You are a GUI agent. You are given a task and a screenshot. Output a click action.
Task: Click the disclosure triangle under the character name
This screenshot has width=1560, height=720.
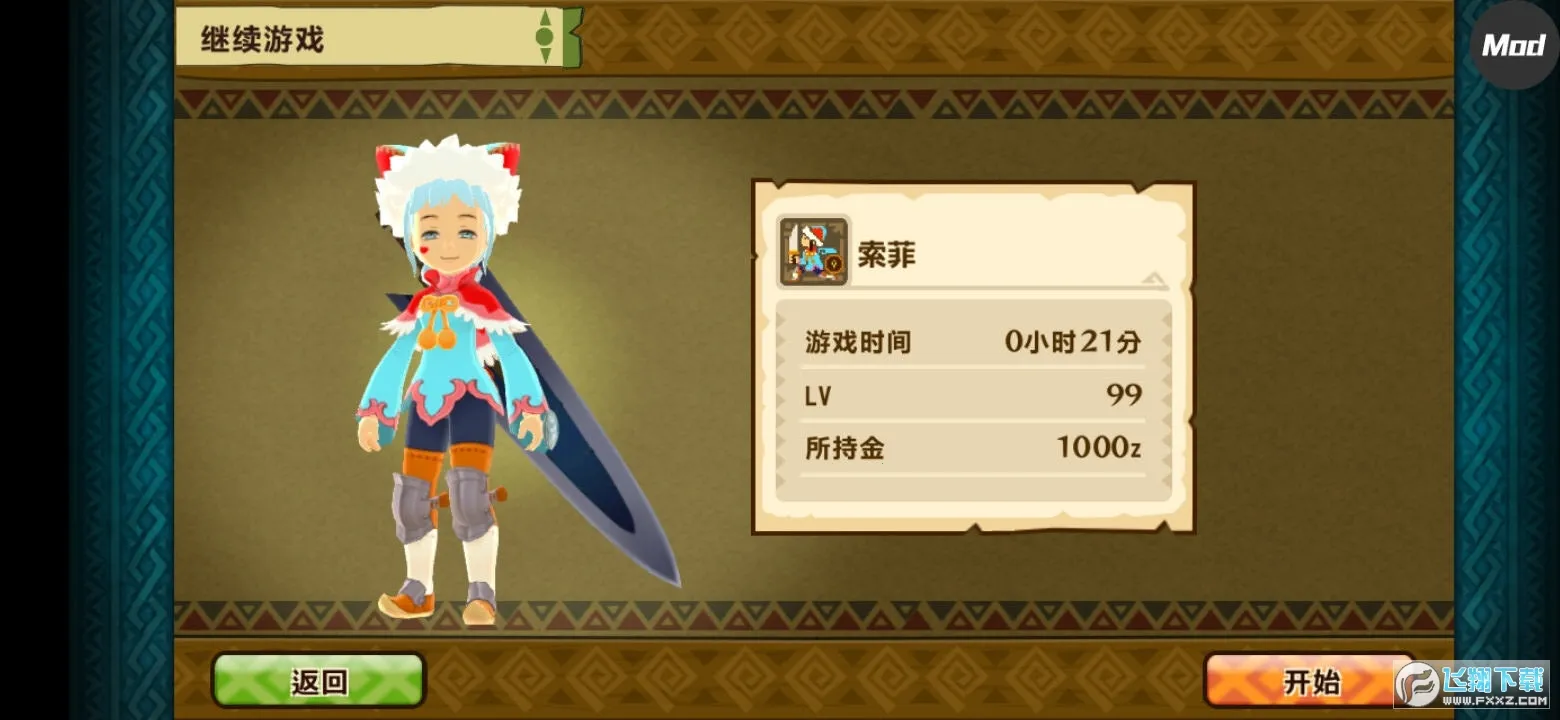(x=1152, y=282)
